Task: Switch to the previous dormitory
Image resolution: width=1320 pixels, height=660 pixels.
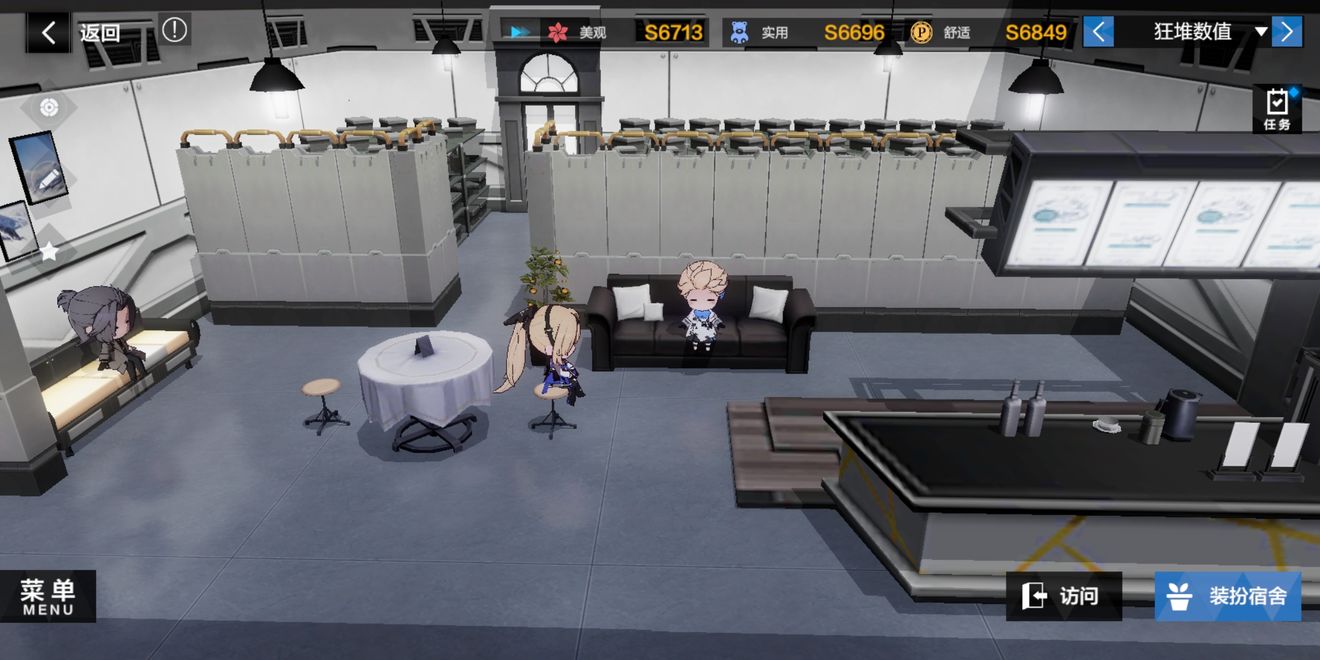Action: click(1098, 32)
